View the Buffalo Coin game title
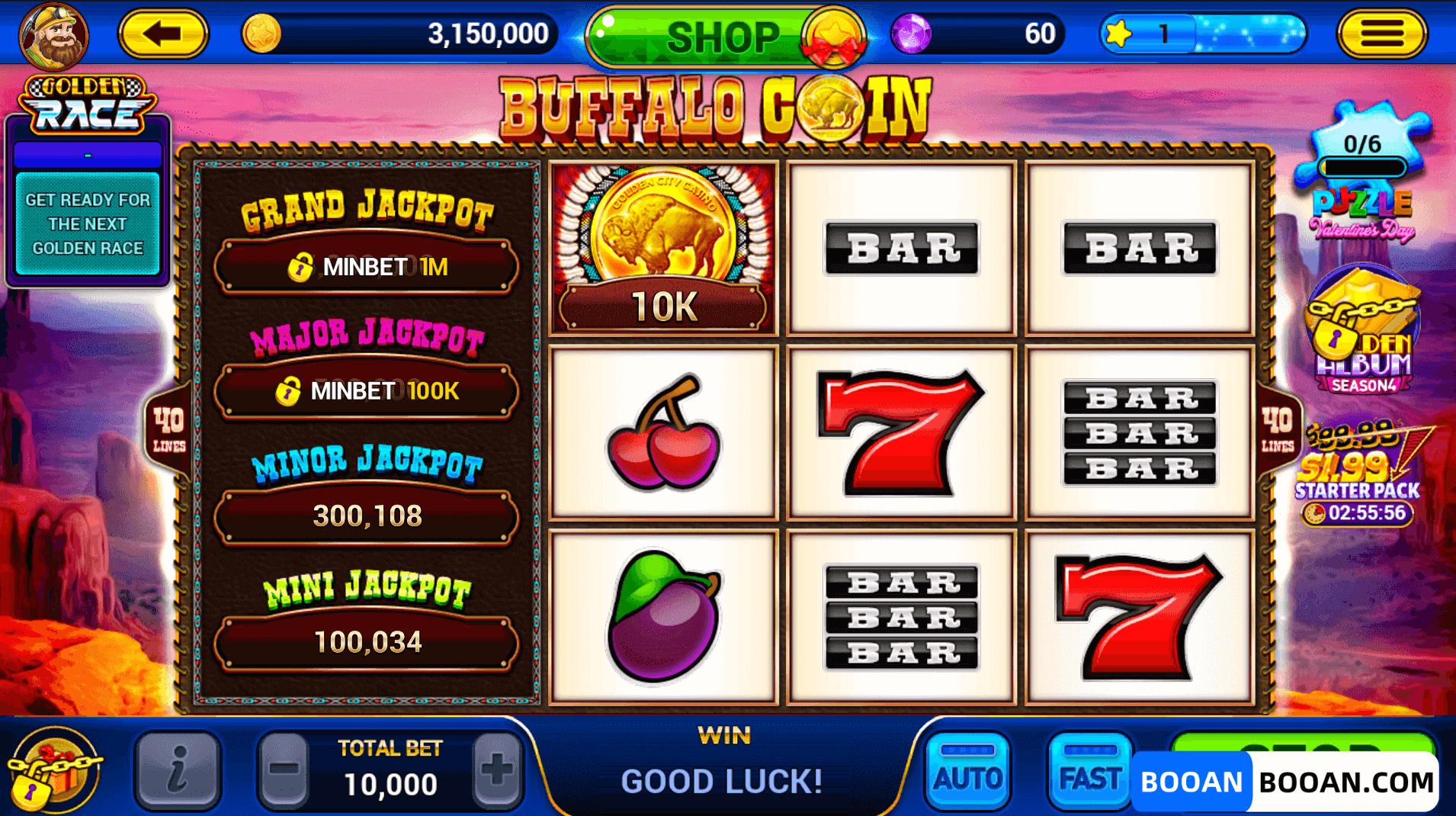Viewport: 1456px width, 816px height. (x=717, y=107)
